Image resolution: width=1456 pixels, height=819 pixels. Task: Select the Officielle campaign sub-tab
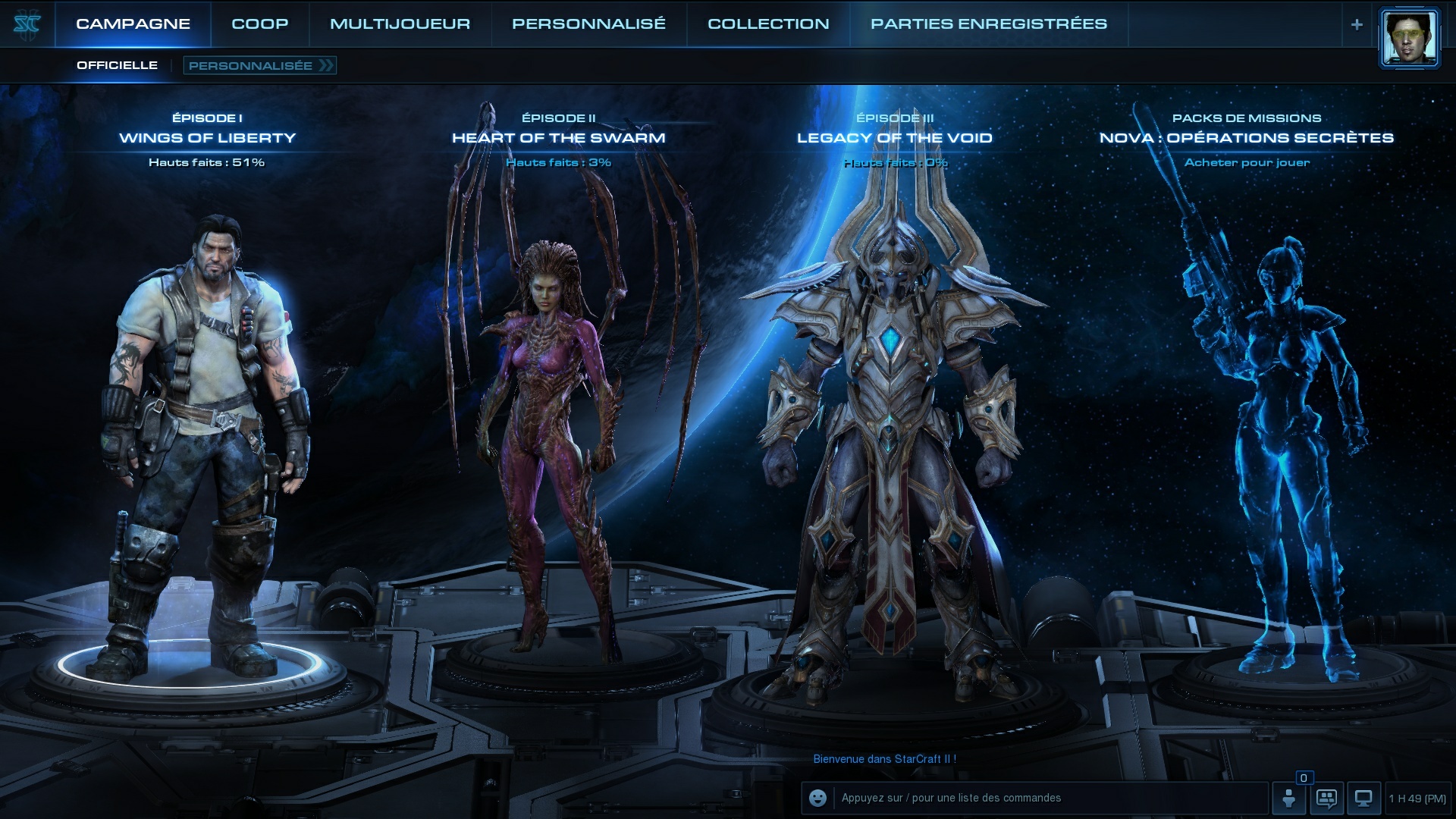[117, 65]
